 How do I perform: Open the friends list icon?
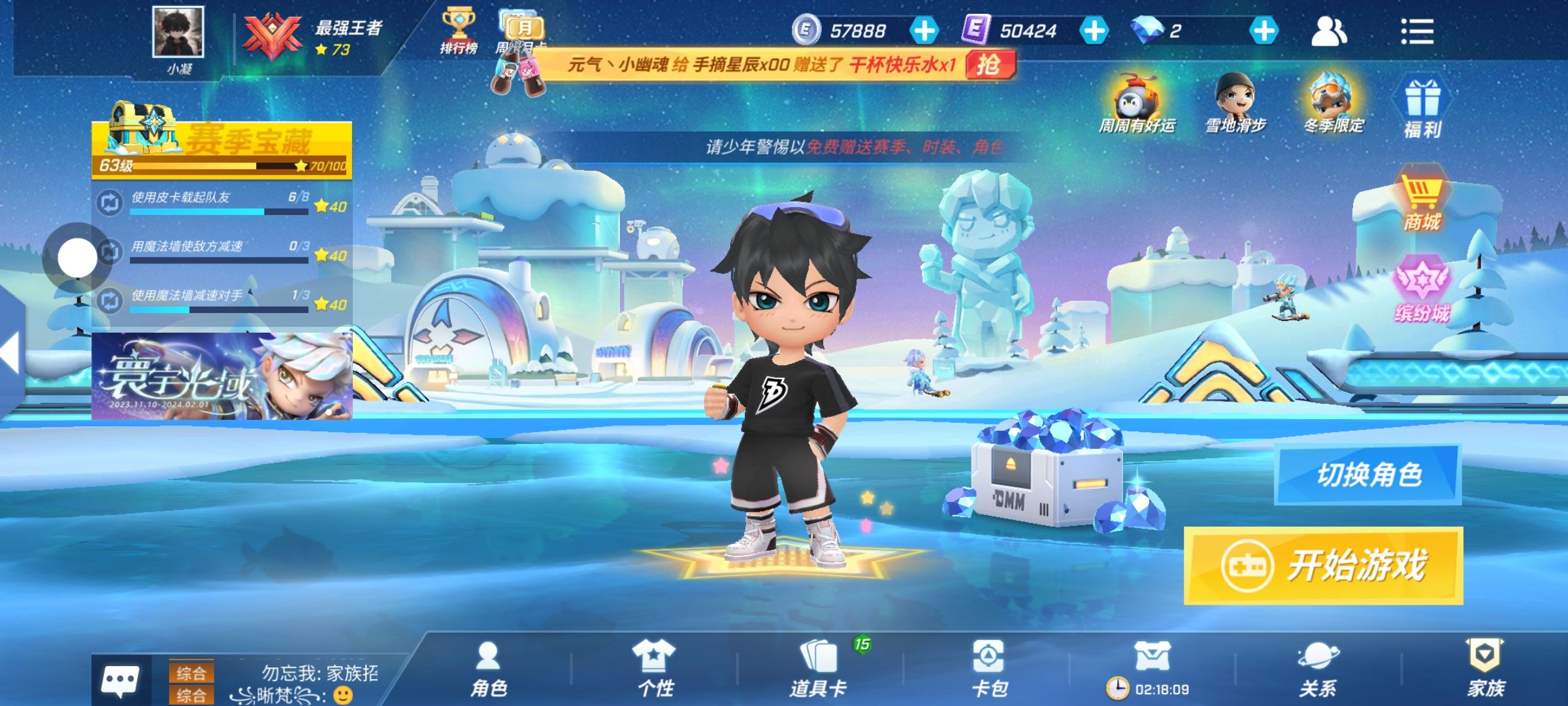(1328, 31)
